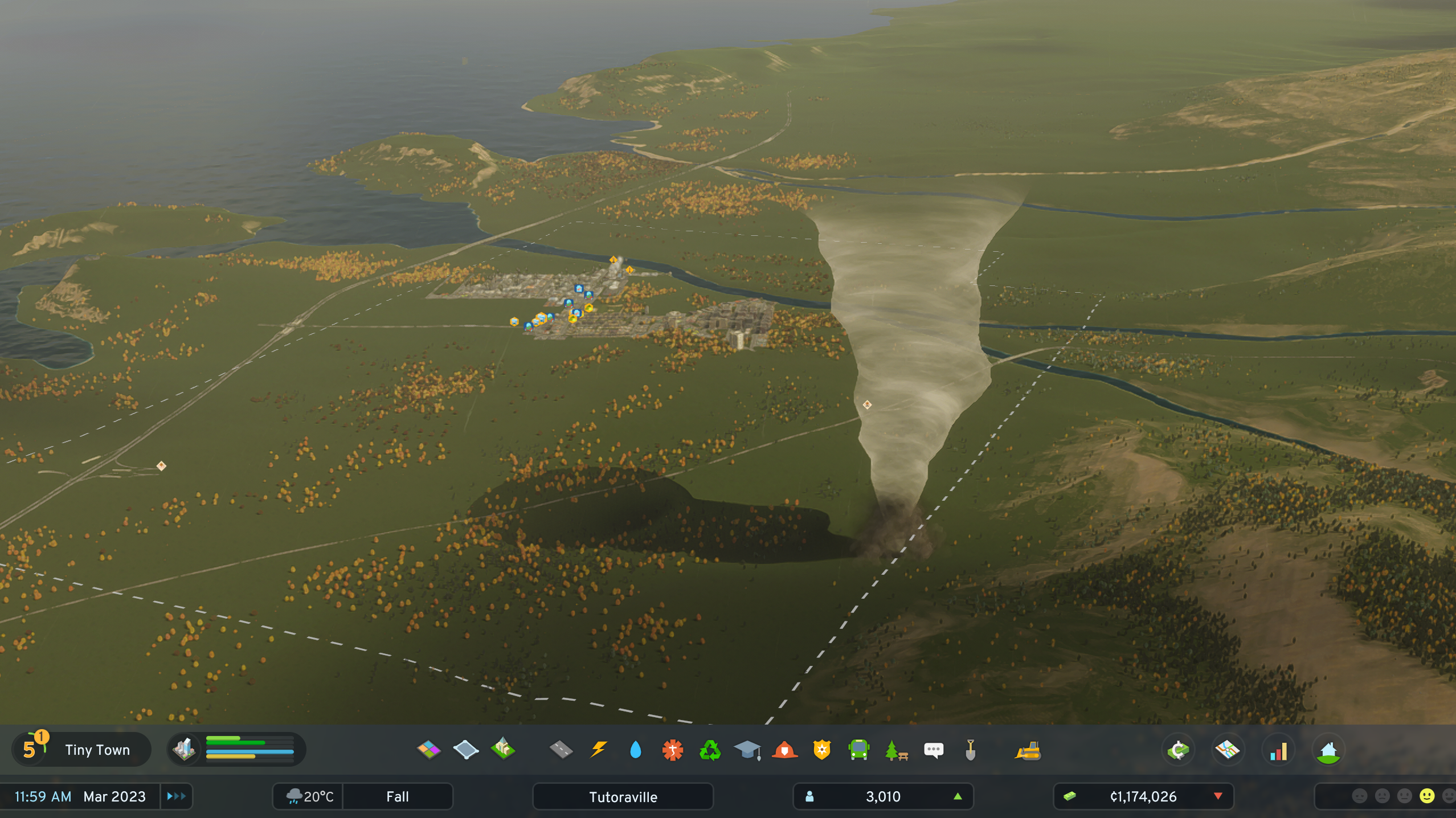Open the Electricity lightning bolt menu
The height and width of the screenshot is (818, 1456).
pos(598,750)
